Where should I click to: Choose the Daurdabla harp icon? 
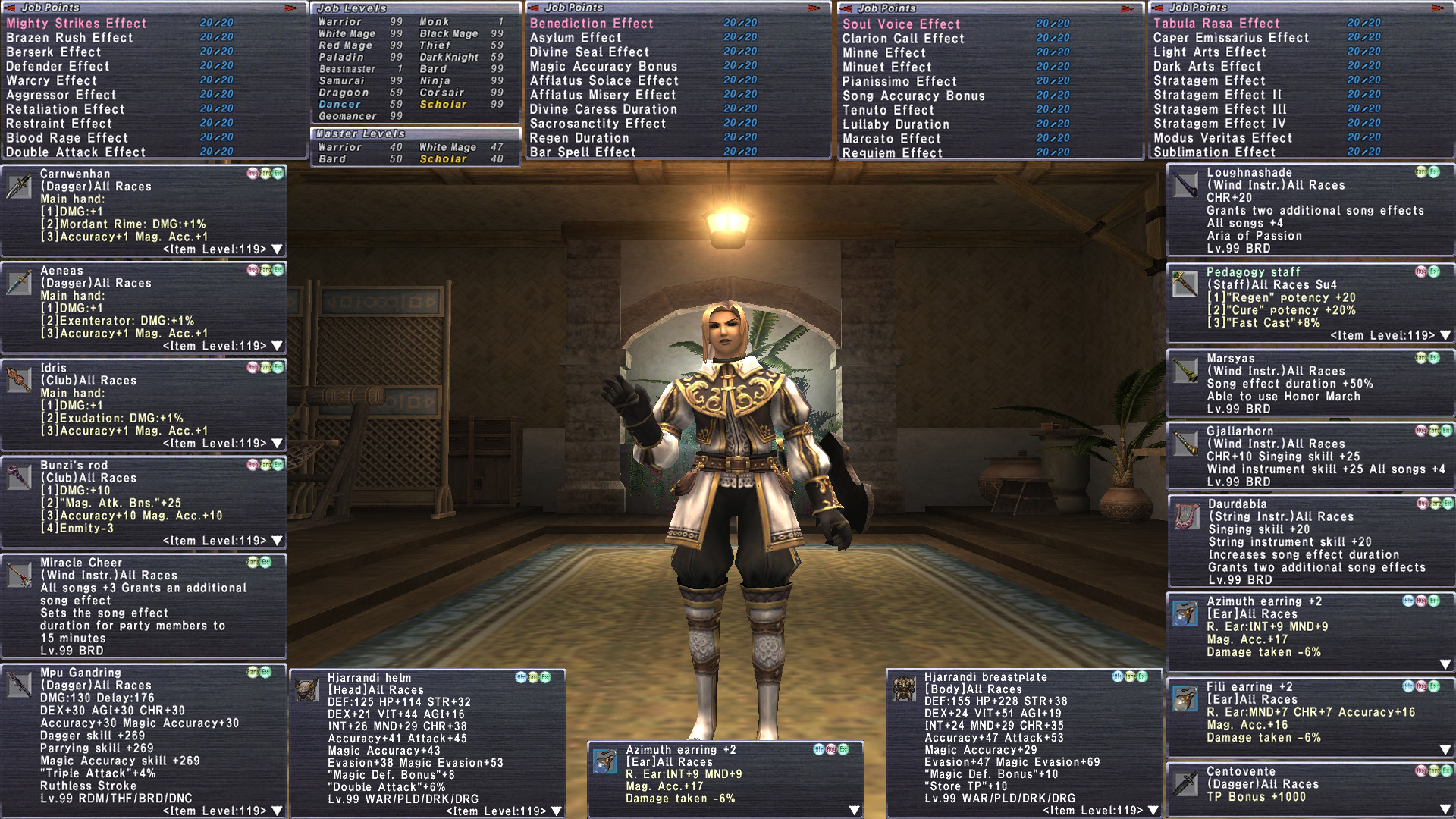pos(1185,516)
